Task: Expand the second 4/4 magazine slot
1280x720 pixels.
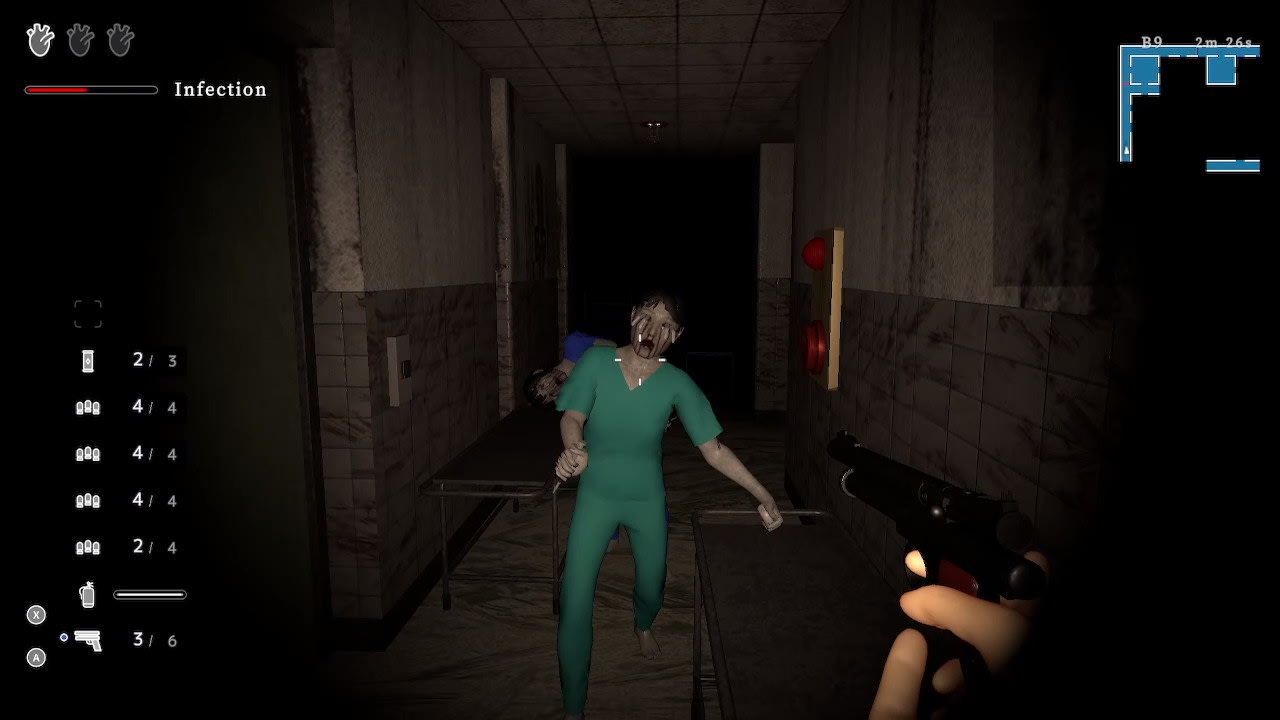Action: tap(88, 453)
